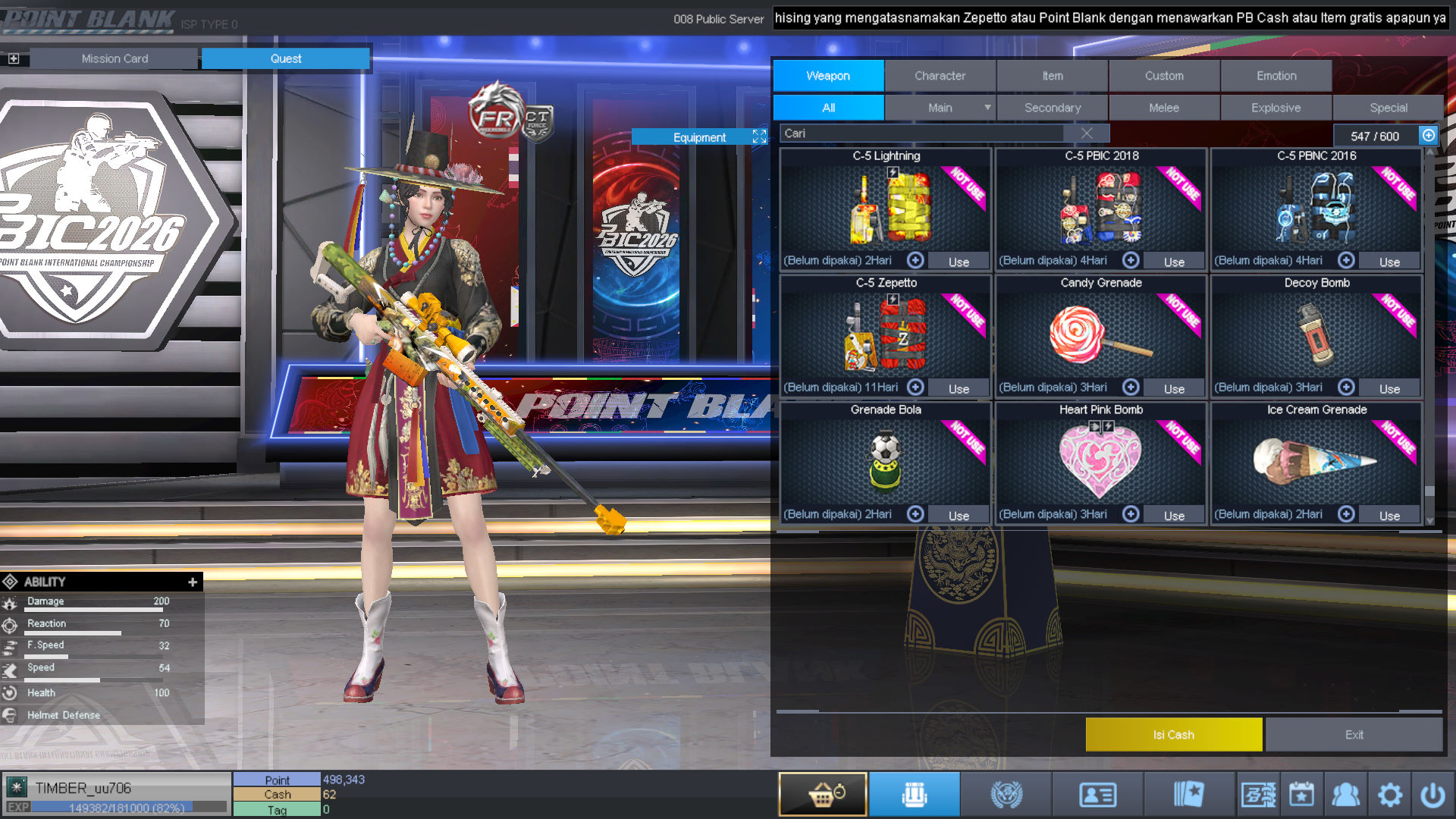Screen dimensions: 1456x819
Task: Top up with Isi Cash button
Action: point(1173,735)
